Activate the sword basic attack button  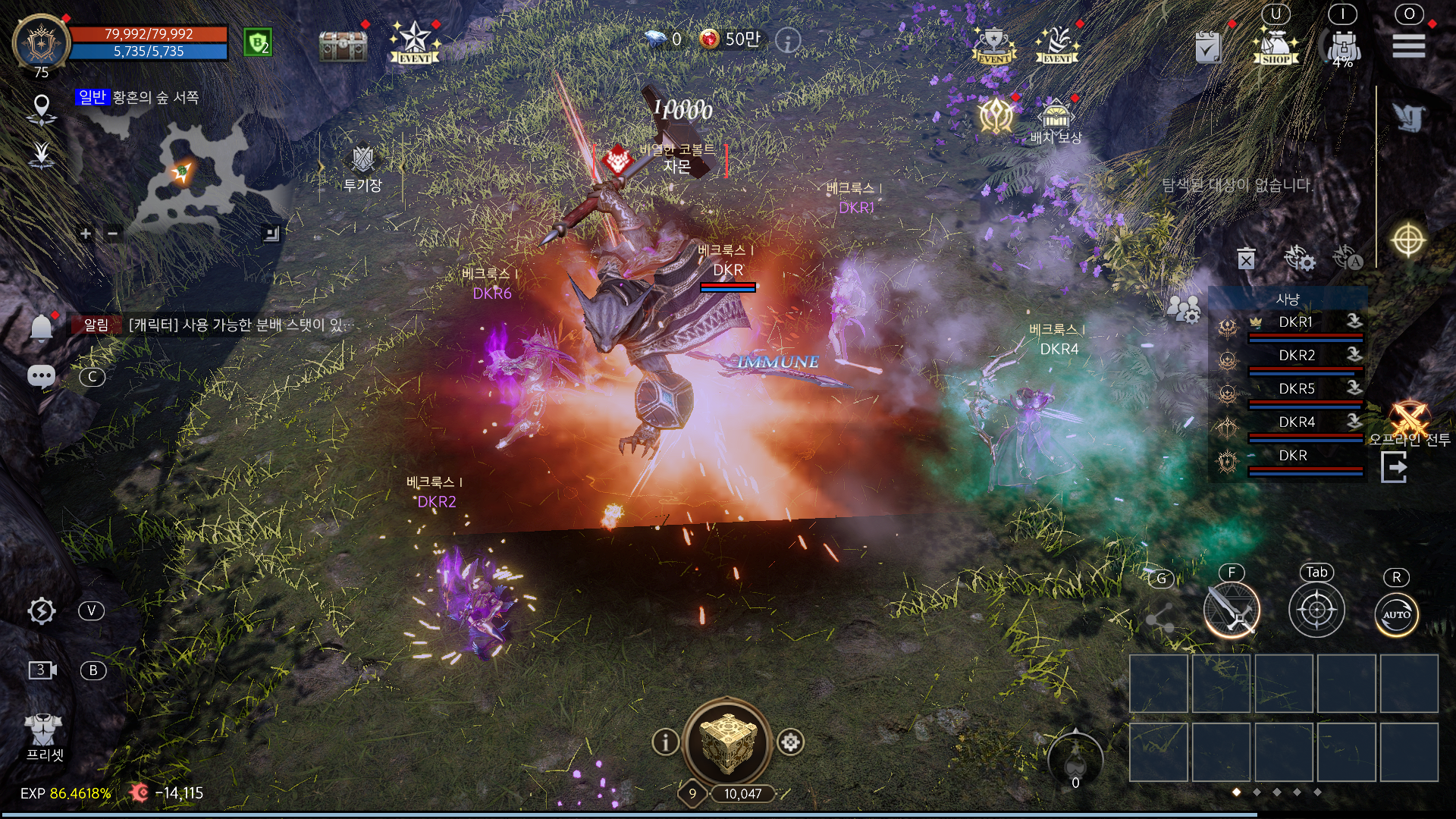(x=1232, y=610)
